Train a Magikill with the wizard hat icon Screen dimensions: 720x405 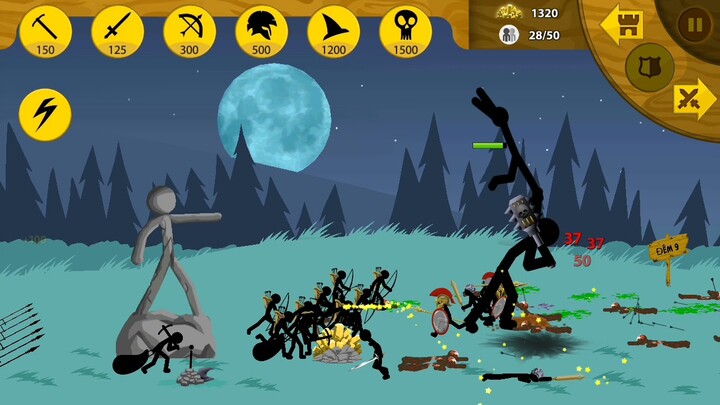(333, 30)
